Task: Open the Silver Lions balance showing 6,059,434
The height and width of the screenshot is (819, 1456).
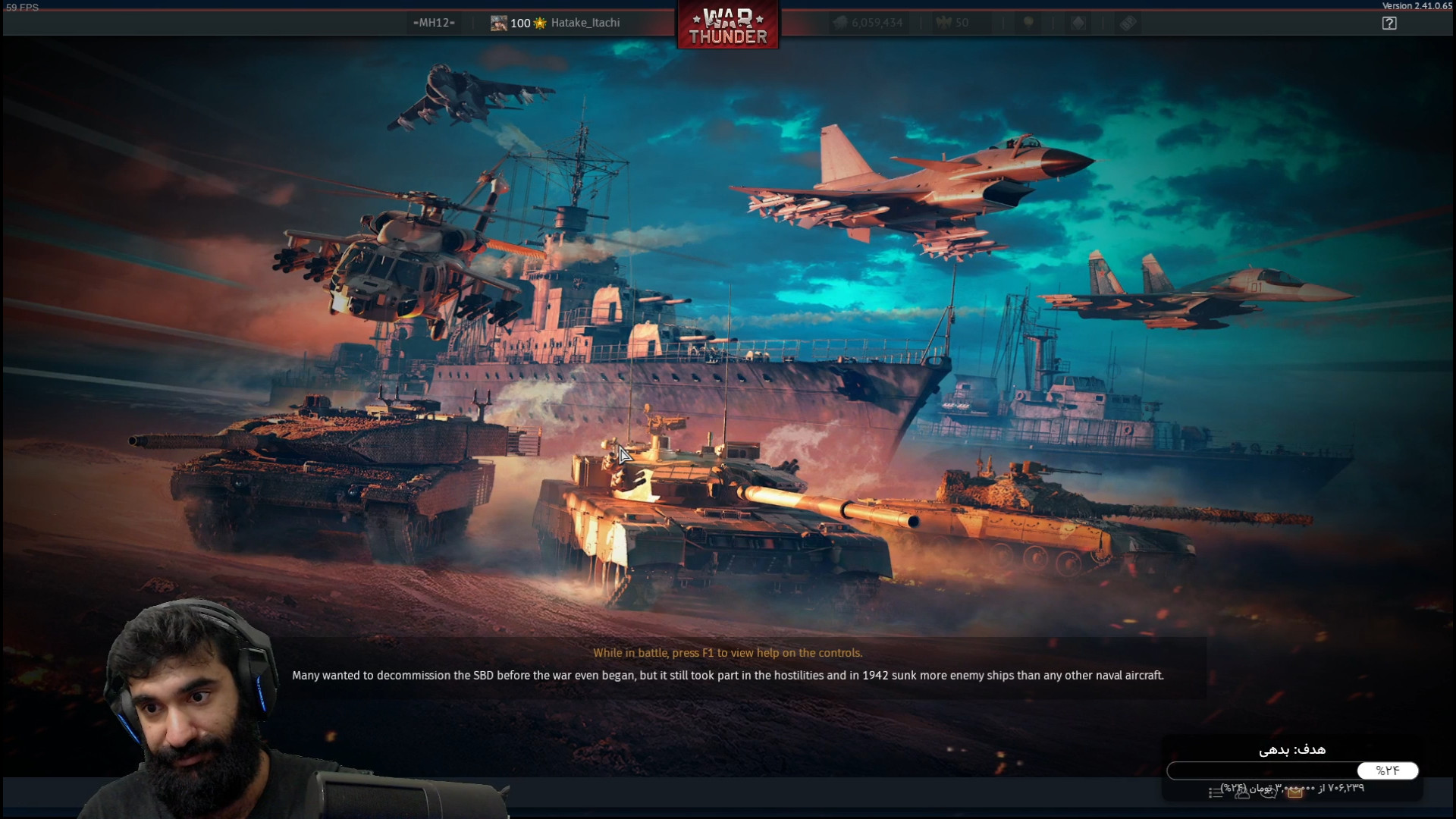Action: [x=869, y=23]
